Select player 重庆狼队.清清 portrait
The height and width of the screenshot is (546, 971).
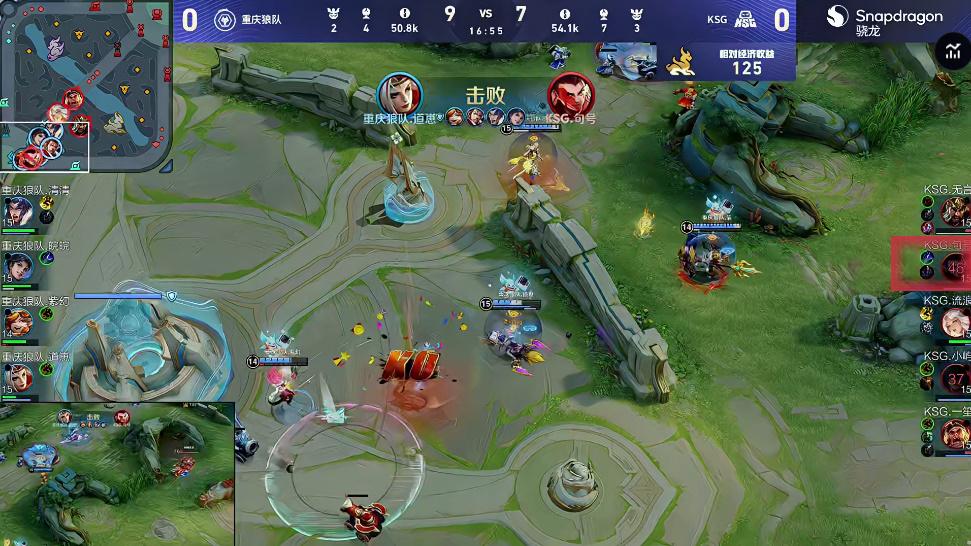17,210
